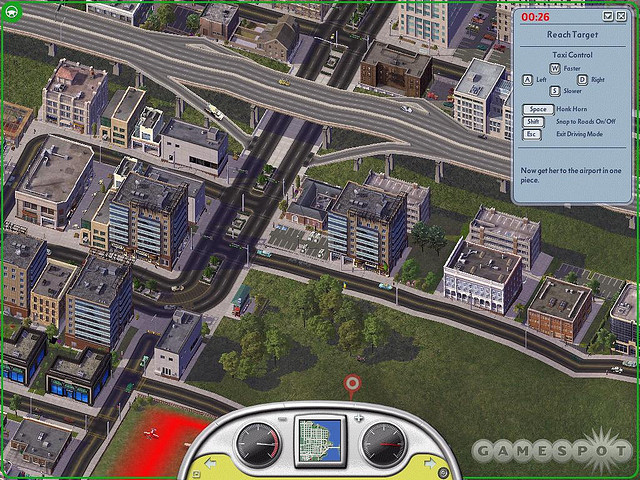The image size is (640, 480).
Task: Click the green steering wheel driving icon
Action: click(x=9, y=14)
